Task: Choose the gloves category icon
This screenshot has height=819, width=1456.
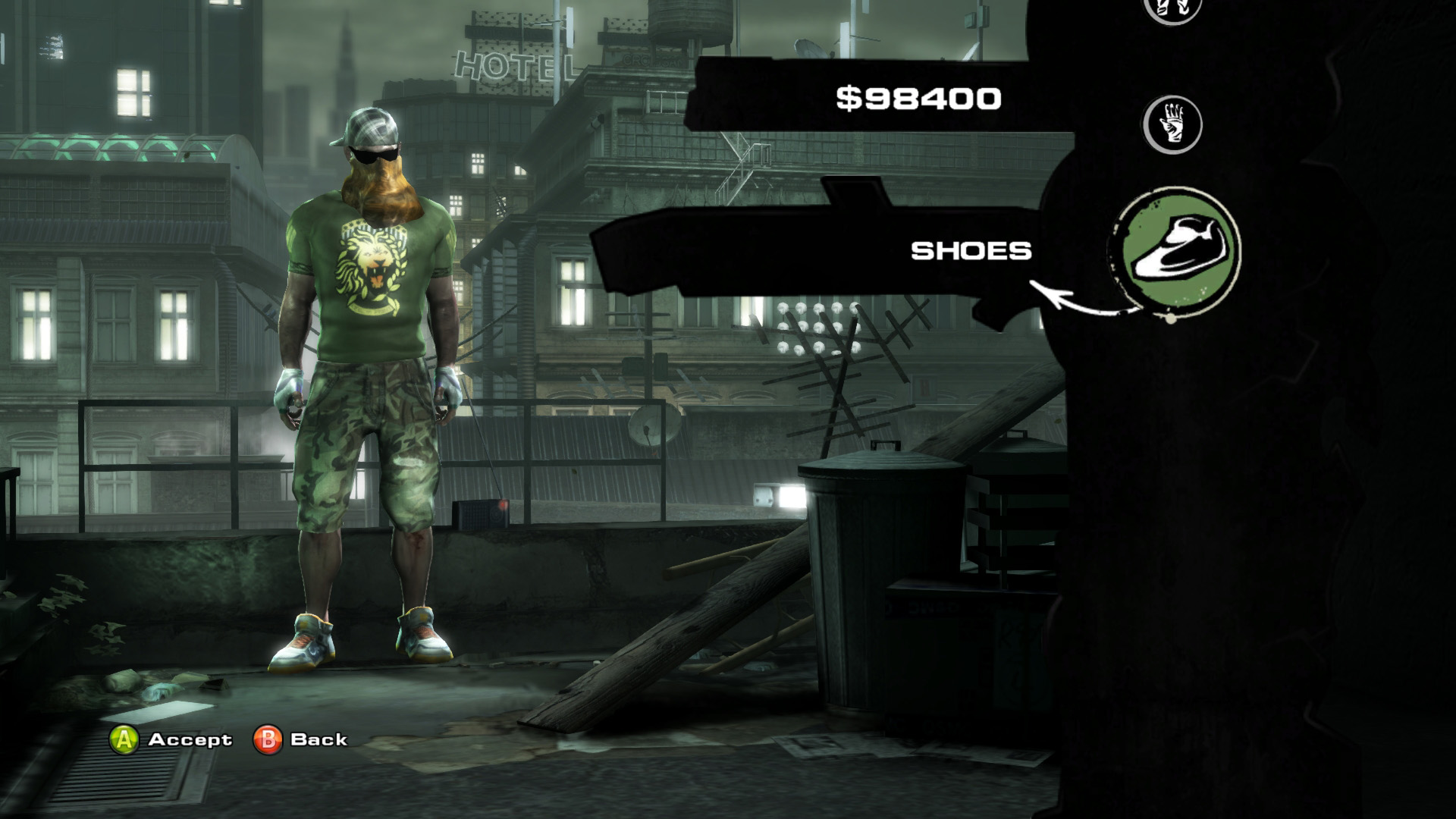Action: pos(1172,124)
